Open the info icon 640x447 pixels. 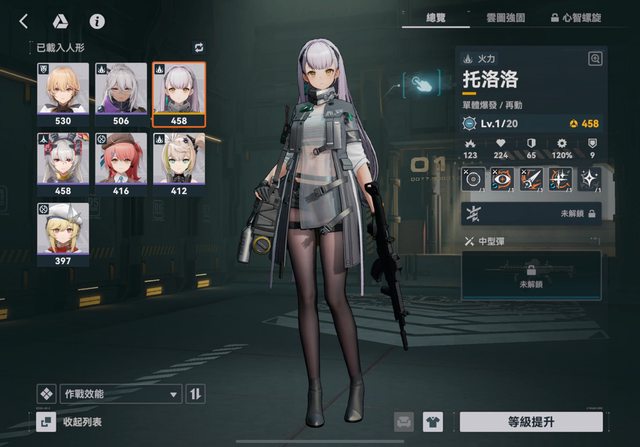(x=97, y=20)
